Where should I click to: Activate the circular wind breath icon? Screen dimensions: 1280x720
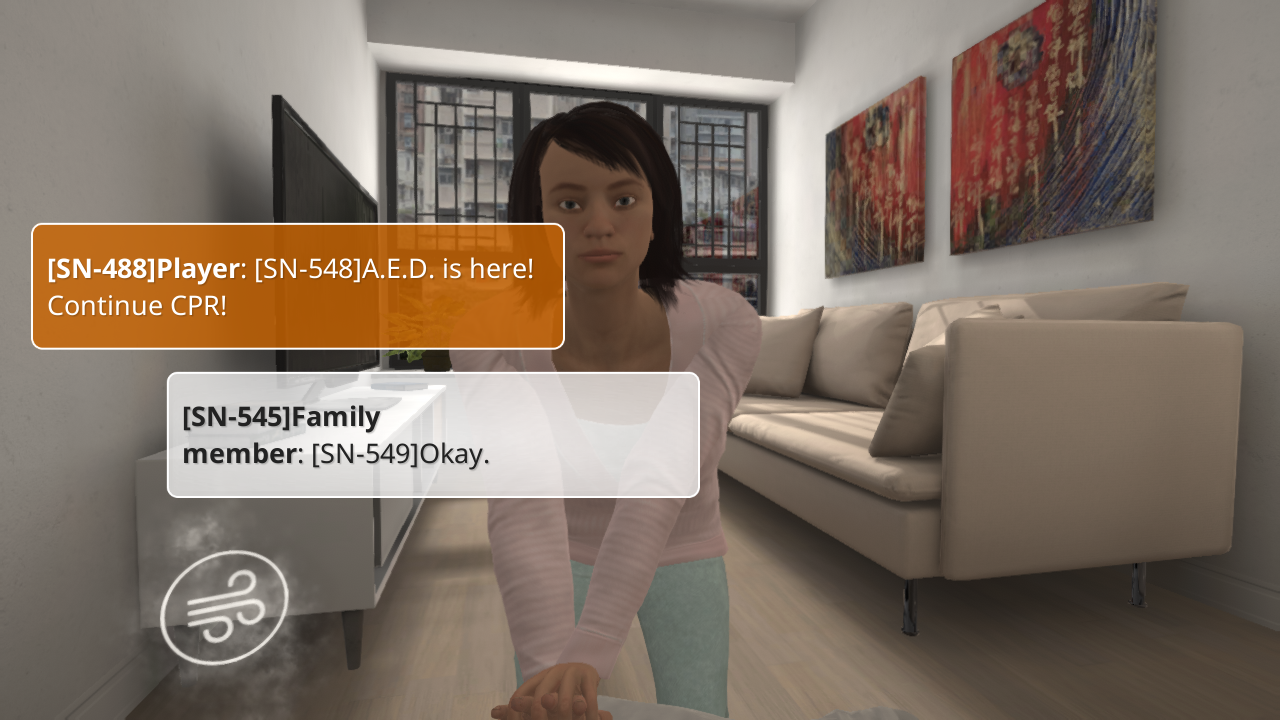click(x=224, y=607)
